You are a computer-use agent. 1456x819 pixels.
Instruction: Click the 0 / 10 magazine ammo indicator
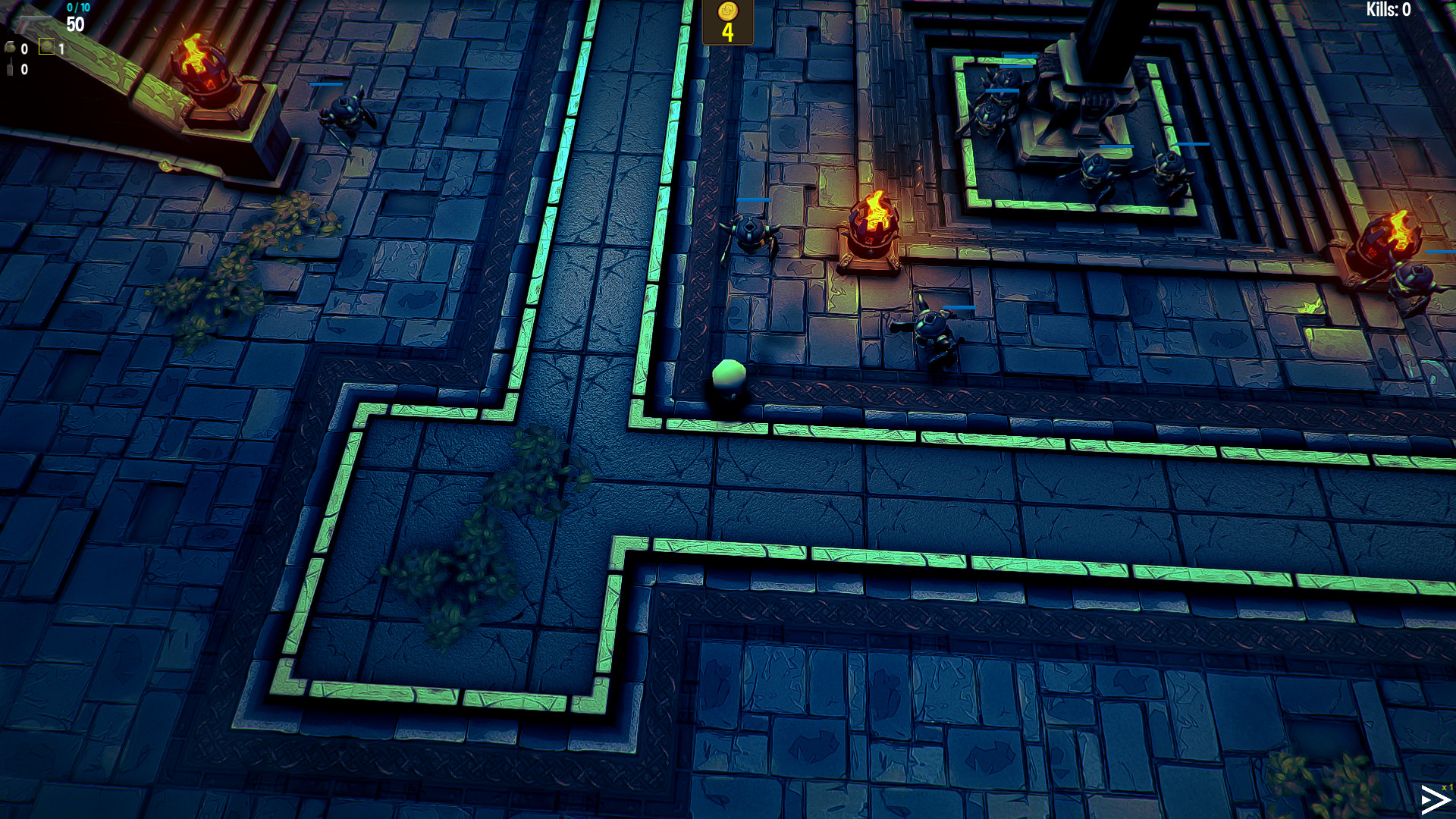click(78, 8)
